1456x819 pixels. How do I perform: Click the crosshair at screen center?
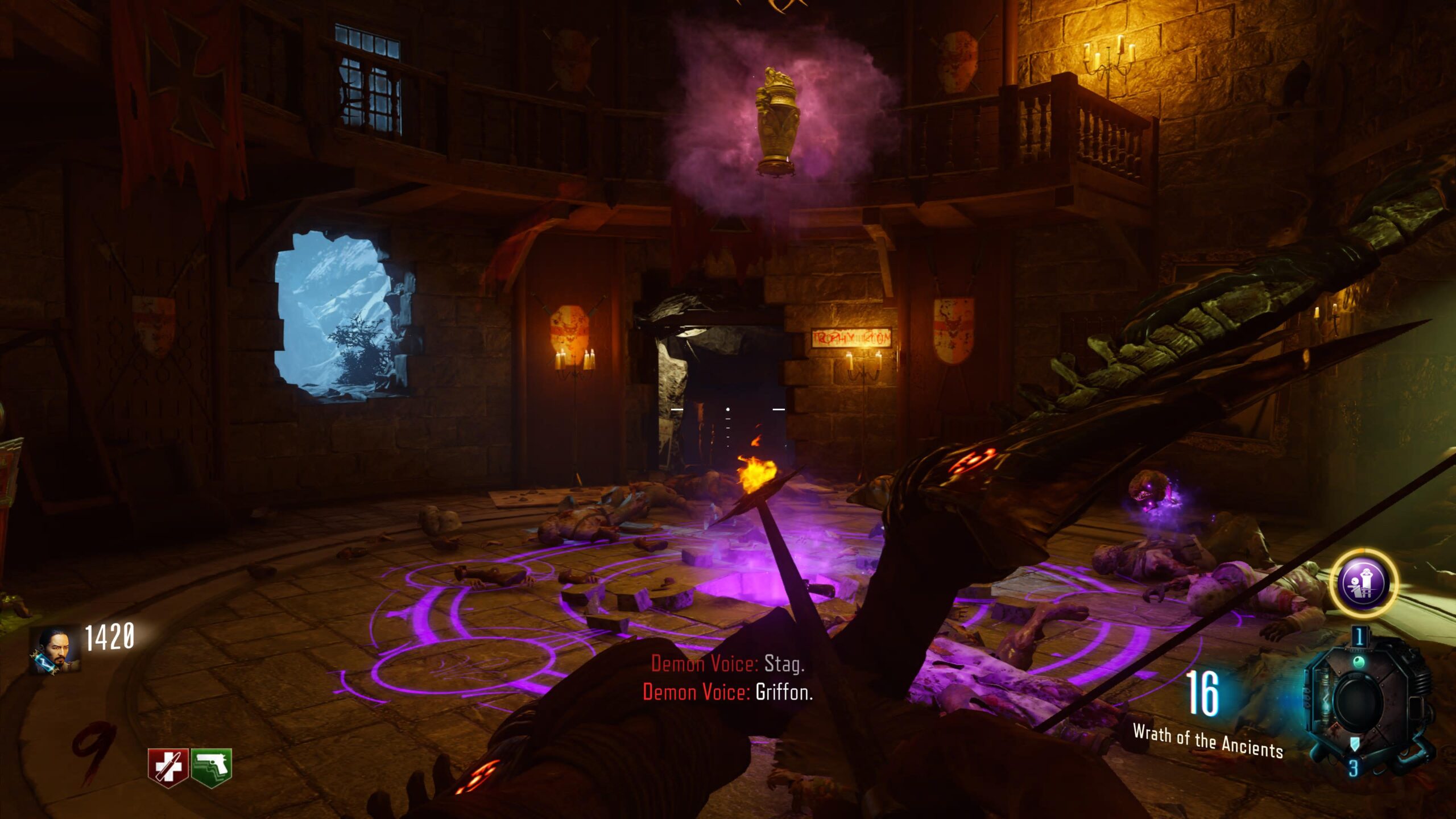point(728,409)
